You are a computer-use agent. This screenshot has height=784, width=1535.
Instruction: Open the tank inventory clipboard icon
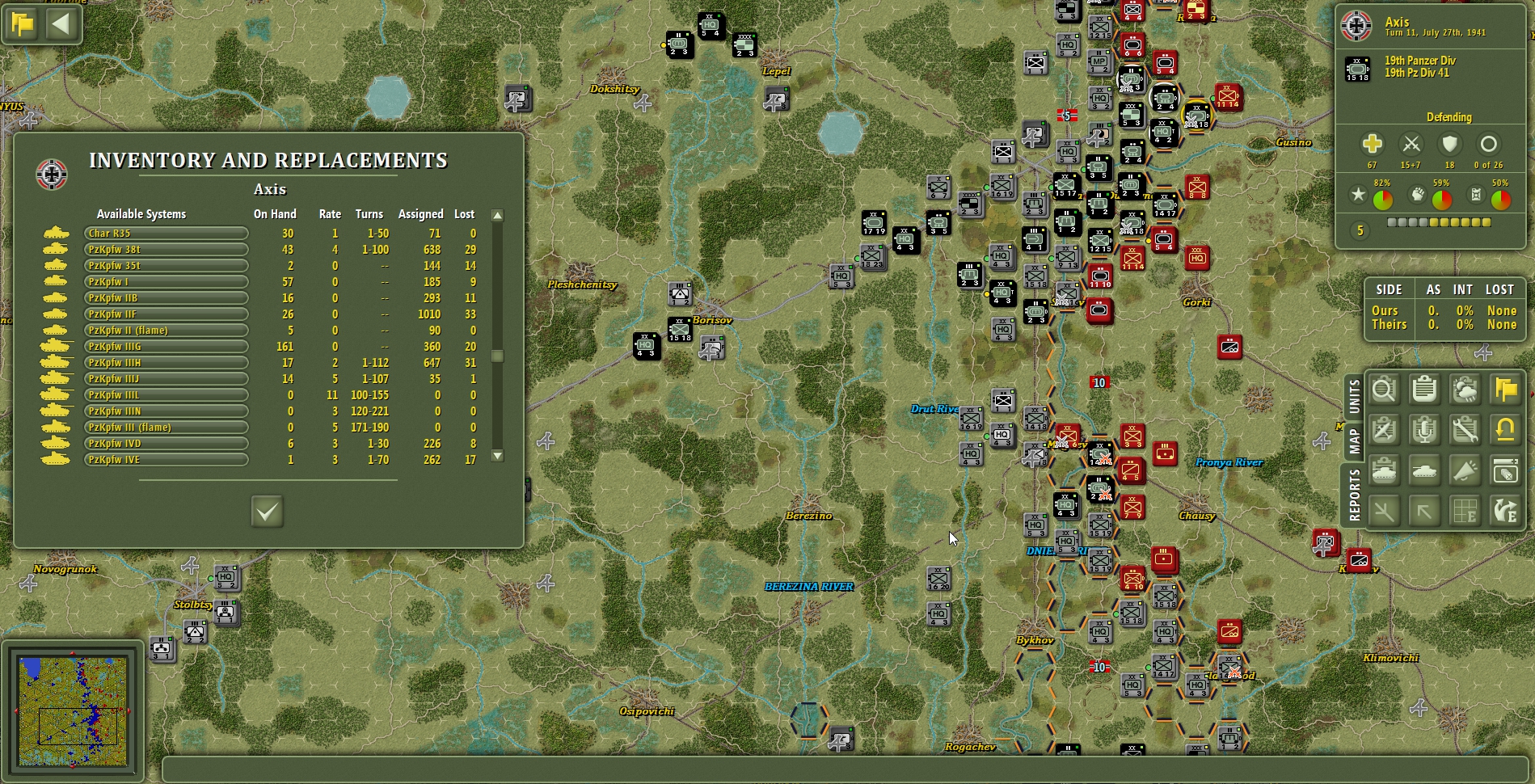pos(1385,470)
